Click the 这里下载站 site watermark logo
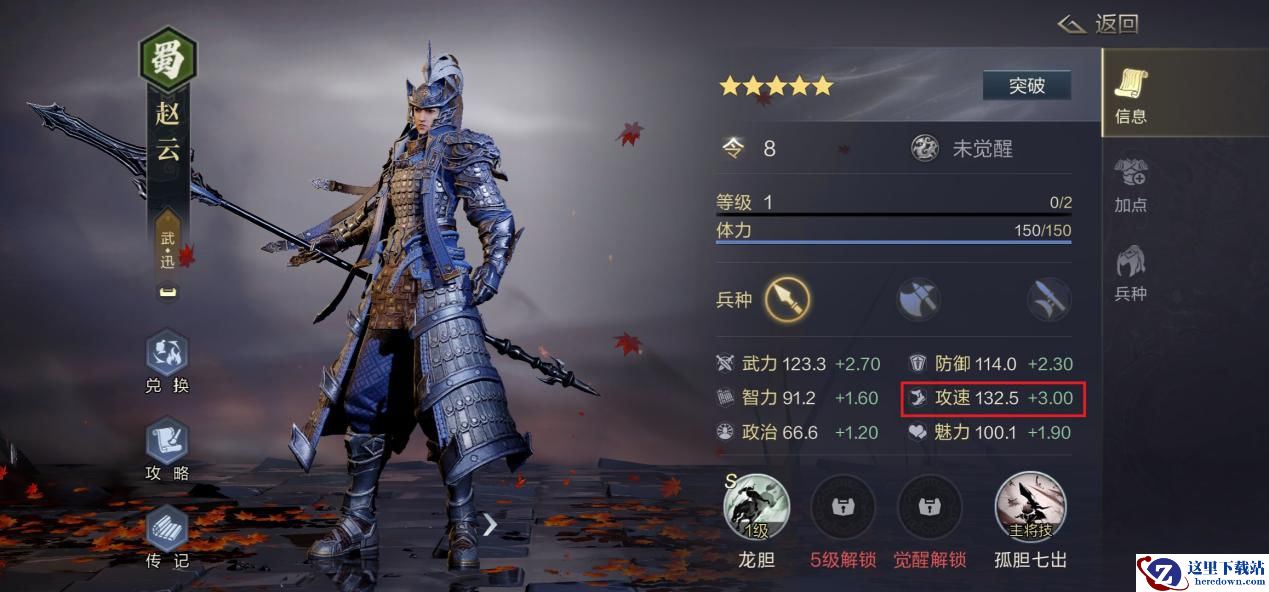Viewport: 1269px width, 592px height. pyautogui.click(x=1201, y=572)
